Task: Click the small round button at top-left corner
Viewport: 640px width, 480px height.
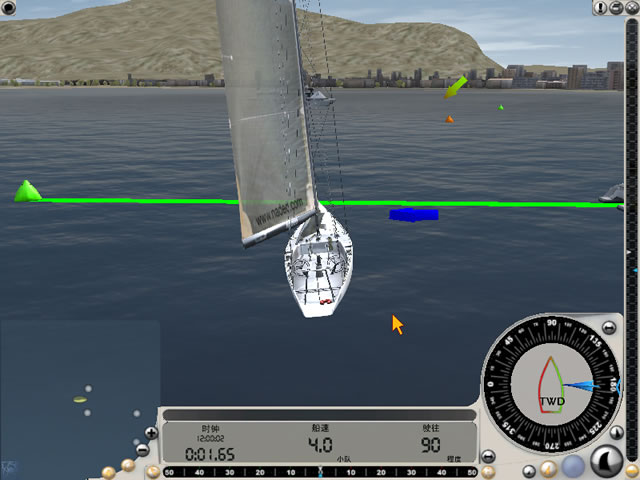Action: (9, 8)
